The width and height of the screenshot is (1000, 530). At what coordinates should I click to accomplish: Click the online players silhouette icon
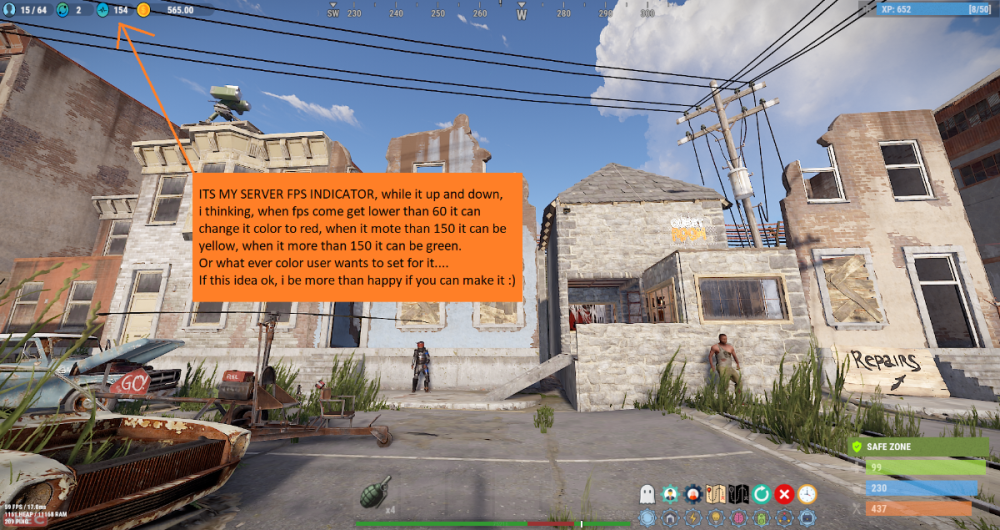point(9,10)
